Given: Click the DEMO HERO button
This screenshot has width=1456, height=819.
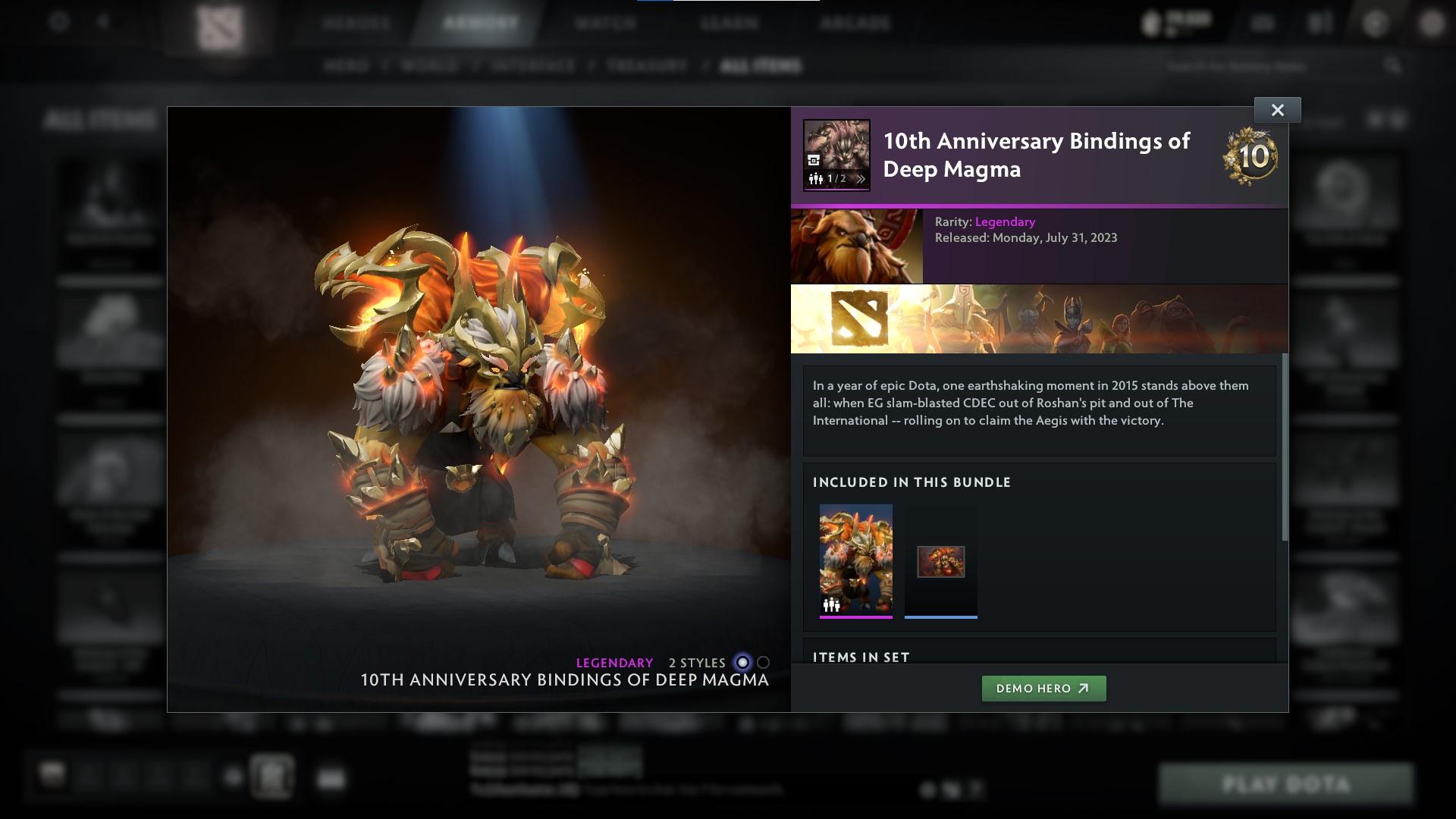Looking at the screenshot, I should coord(1043,689).
